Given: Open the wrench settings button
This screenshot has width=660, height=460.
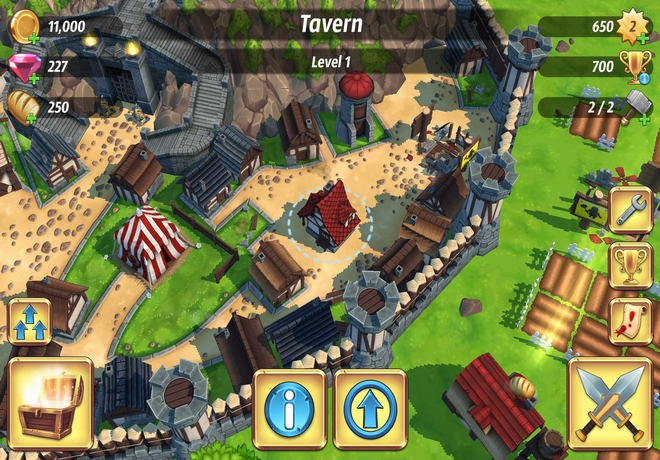Looking at the screenshot, I should [x=630, y=211].
